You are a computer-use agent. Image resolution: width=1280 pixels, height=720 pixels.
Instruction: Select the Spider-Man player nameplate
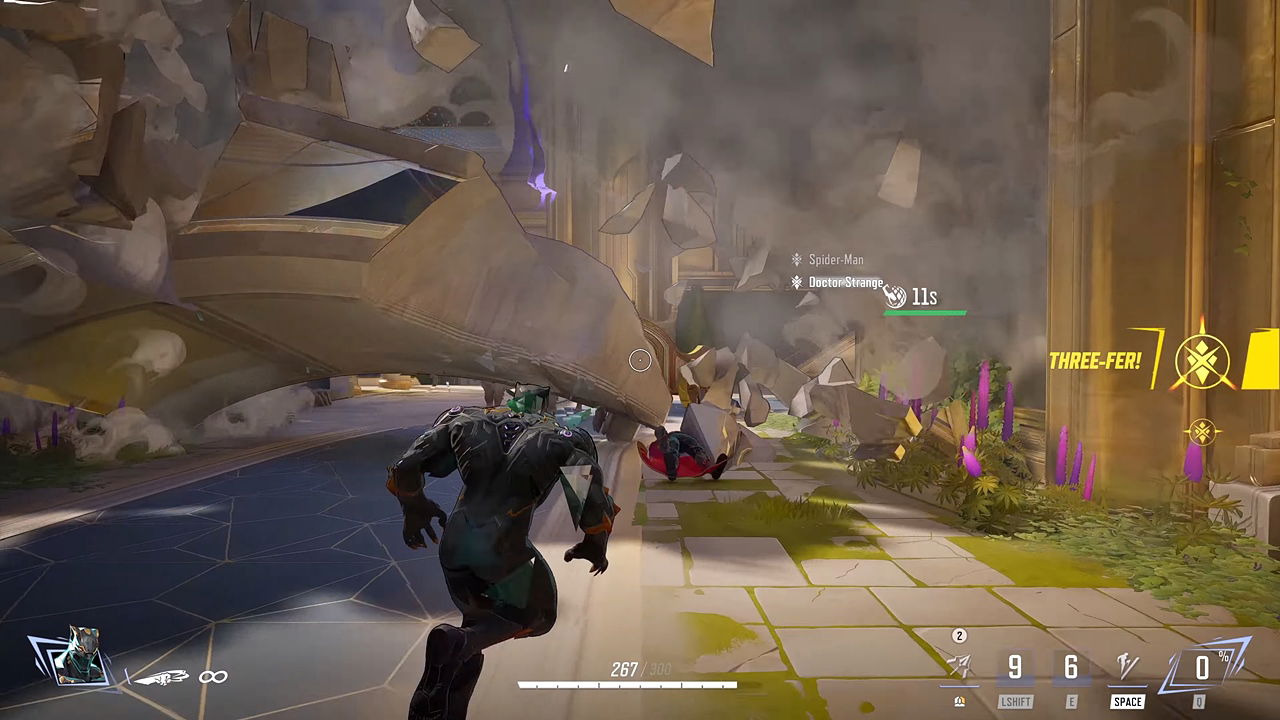[835, 260]
